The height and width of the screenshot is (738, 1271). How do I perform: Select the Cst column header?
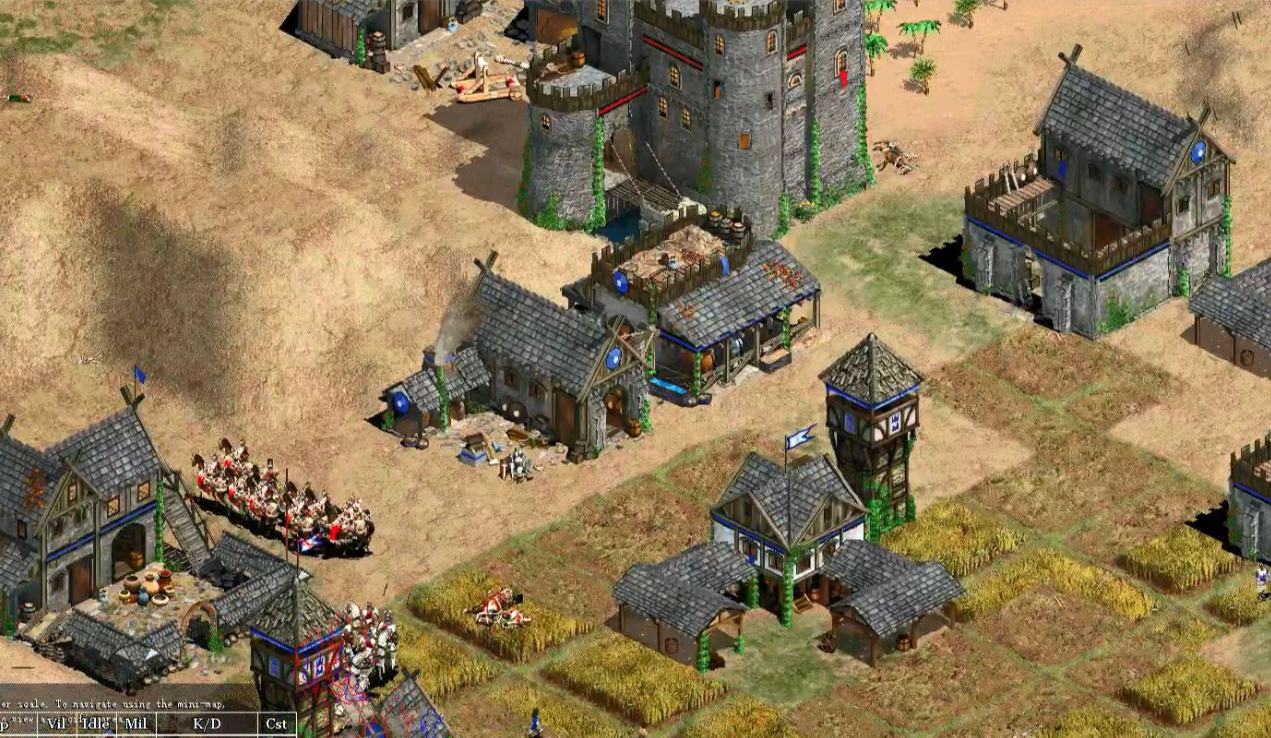coord(276,723)
